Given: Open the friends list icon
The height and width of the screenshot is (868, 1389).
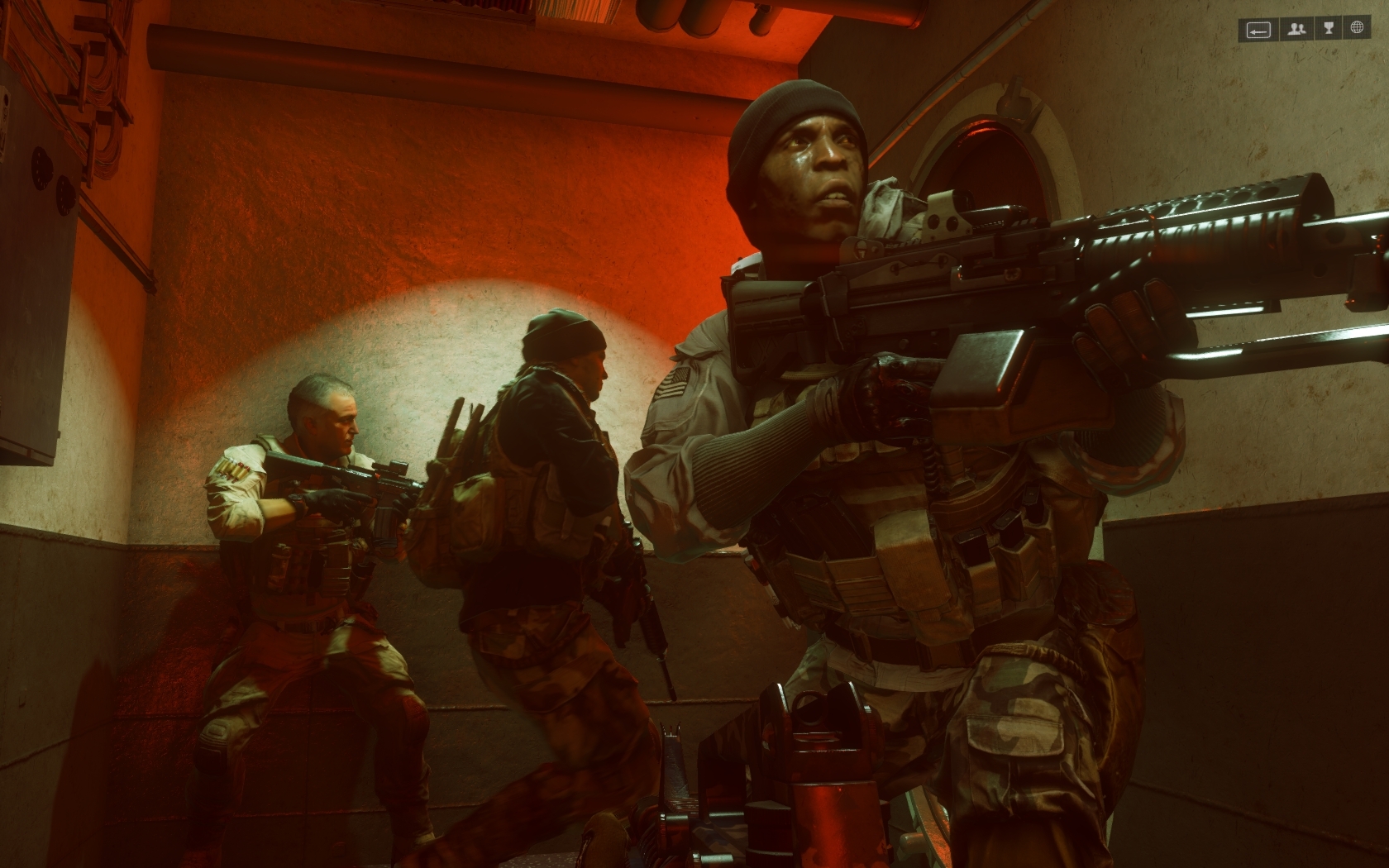Looking at the screenshot, I should tap(1296, 30).
